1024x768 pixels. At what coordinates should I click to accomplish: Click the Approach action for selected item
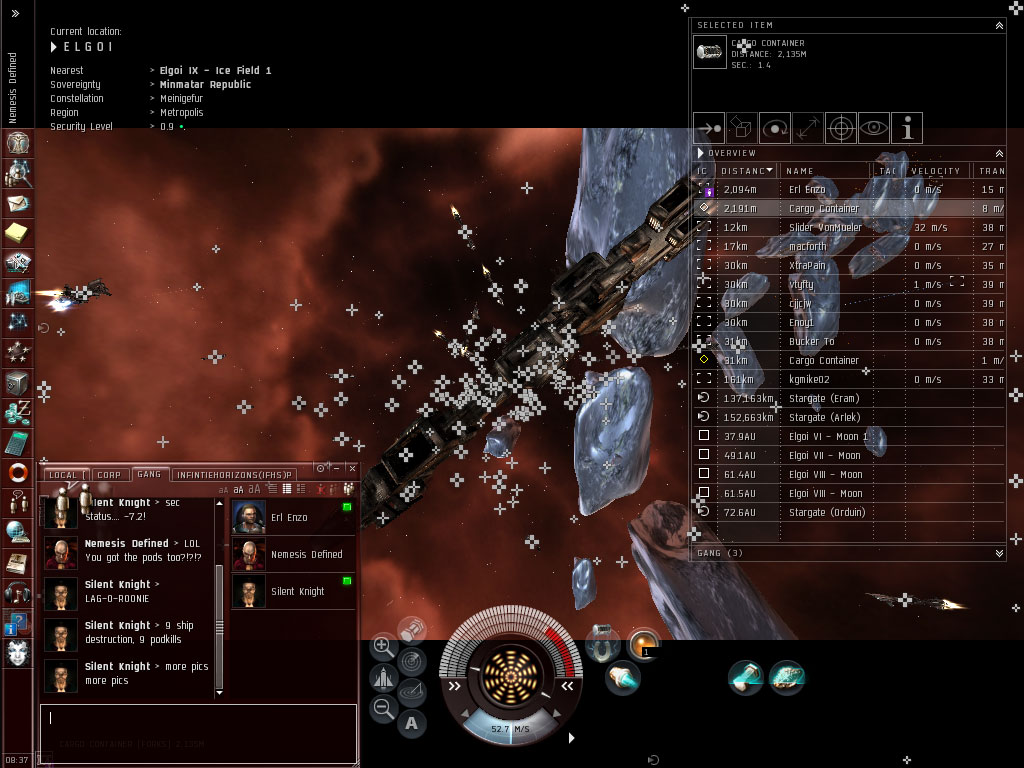click(x=709, y=128)
